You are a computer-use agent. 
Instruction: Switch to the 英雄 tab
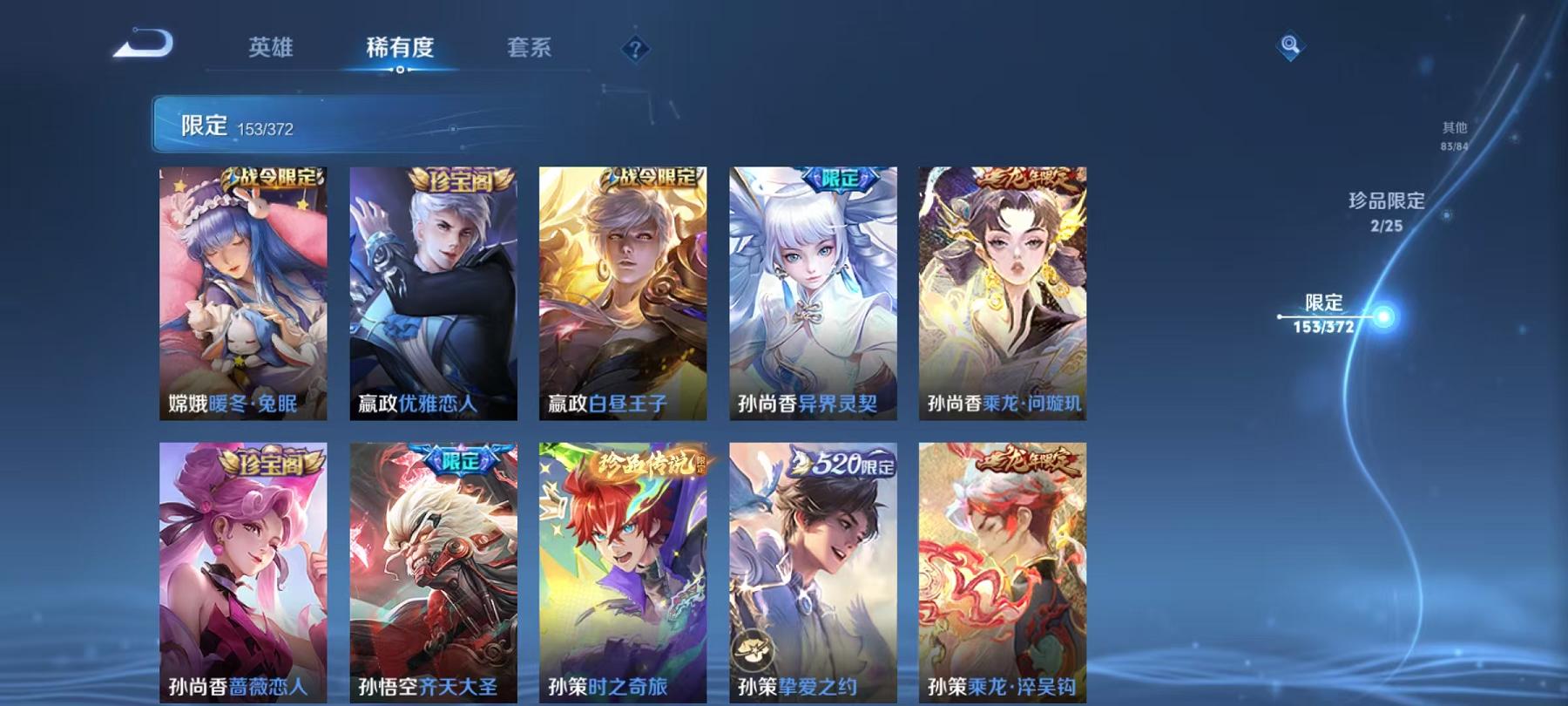coord(271,50)
